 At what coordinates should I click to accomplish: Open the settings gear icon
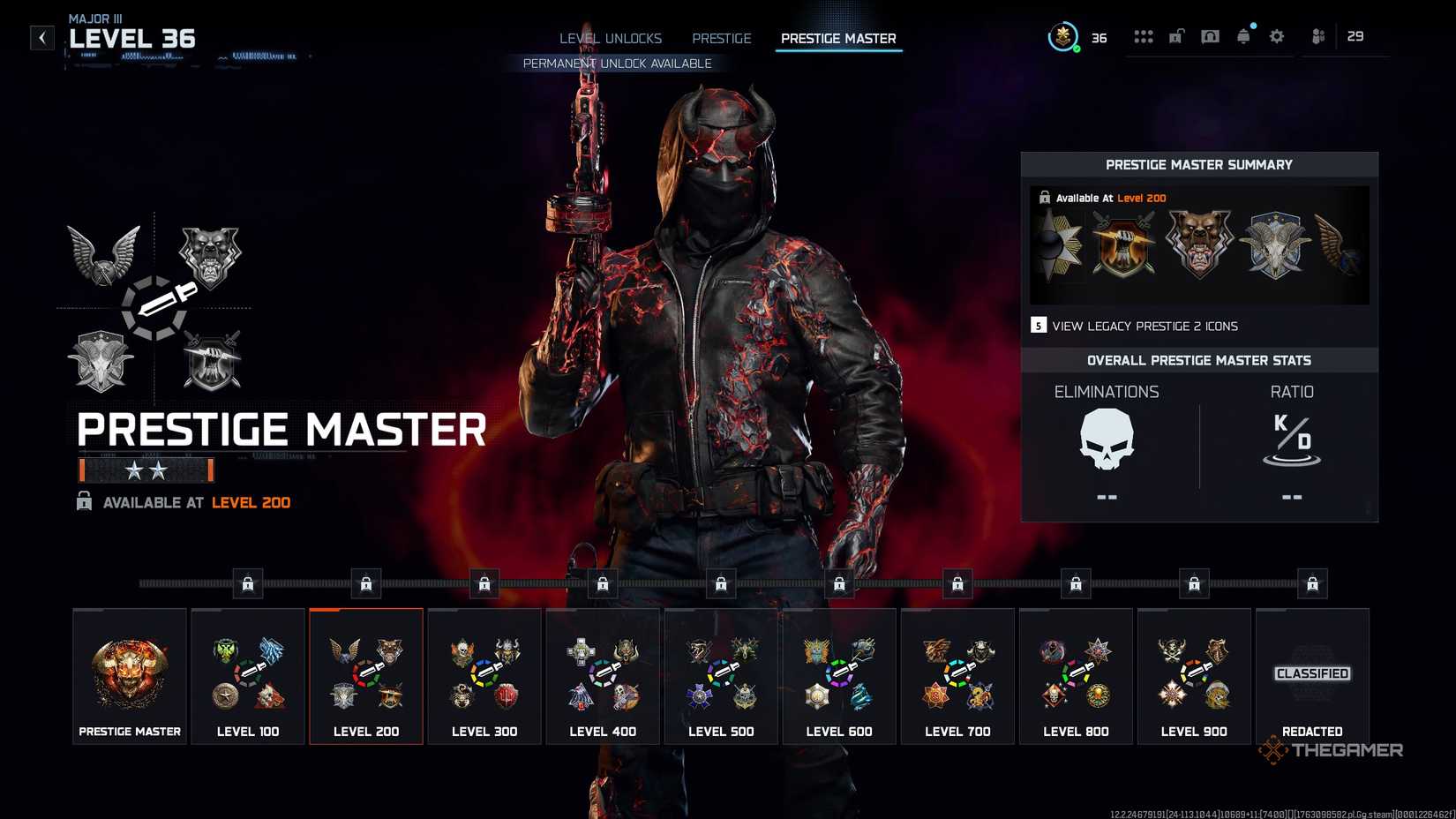[x=1276, y=36]
